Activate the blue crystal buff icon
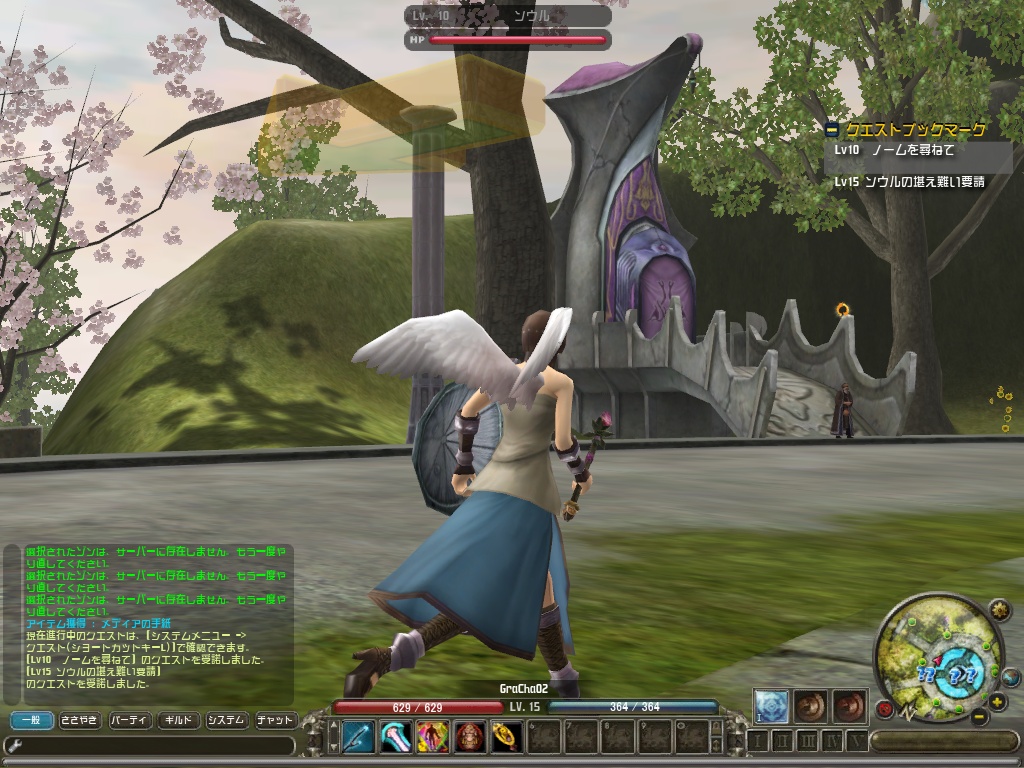 770,705
